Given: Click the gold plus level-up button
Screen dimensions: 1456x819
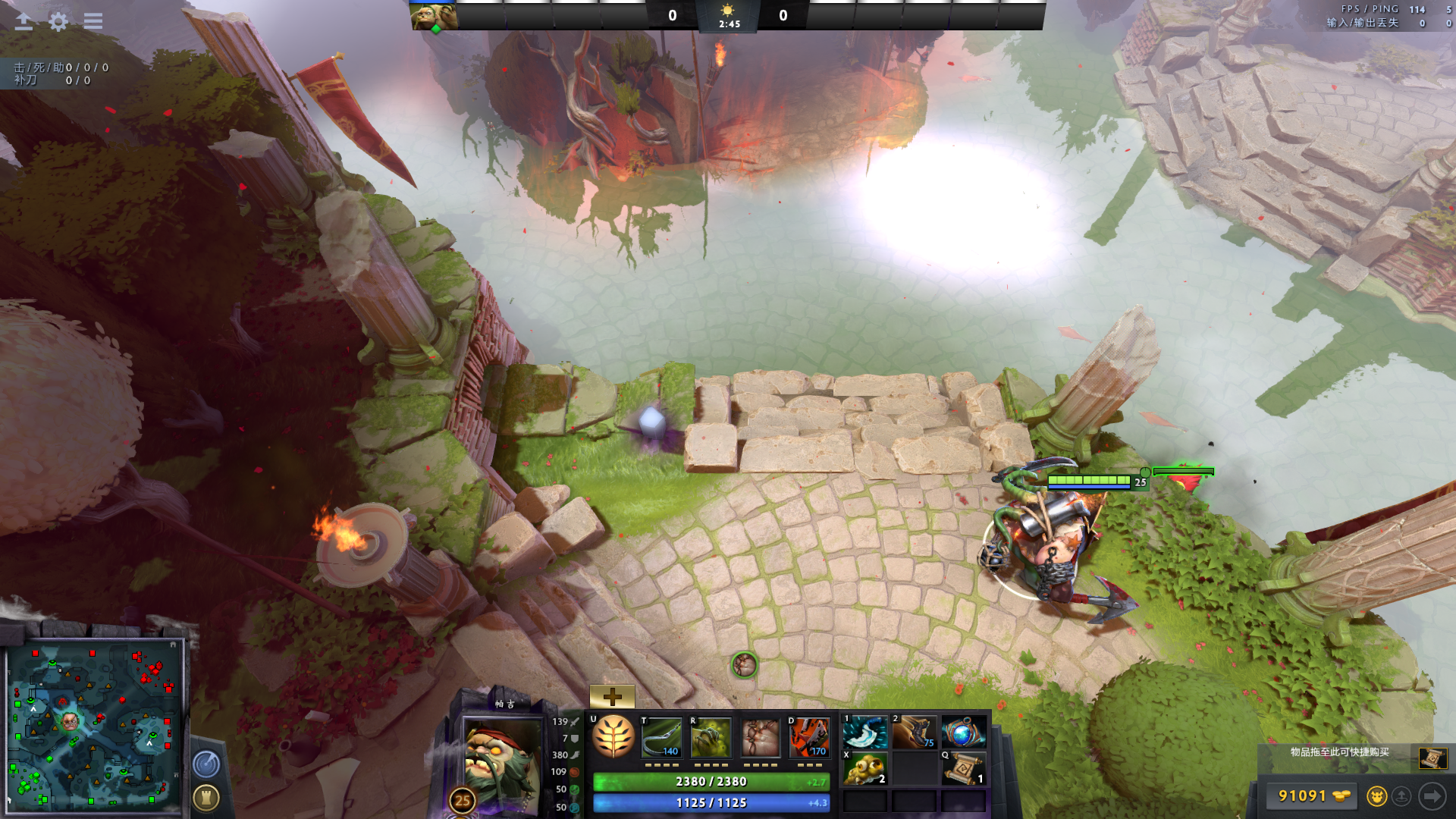Looking at the screenshot, I should 612,695.
